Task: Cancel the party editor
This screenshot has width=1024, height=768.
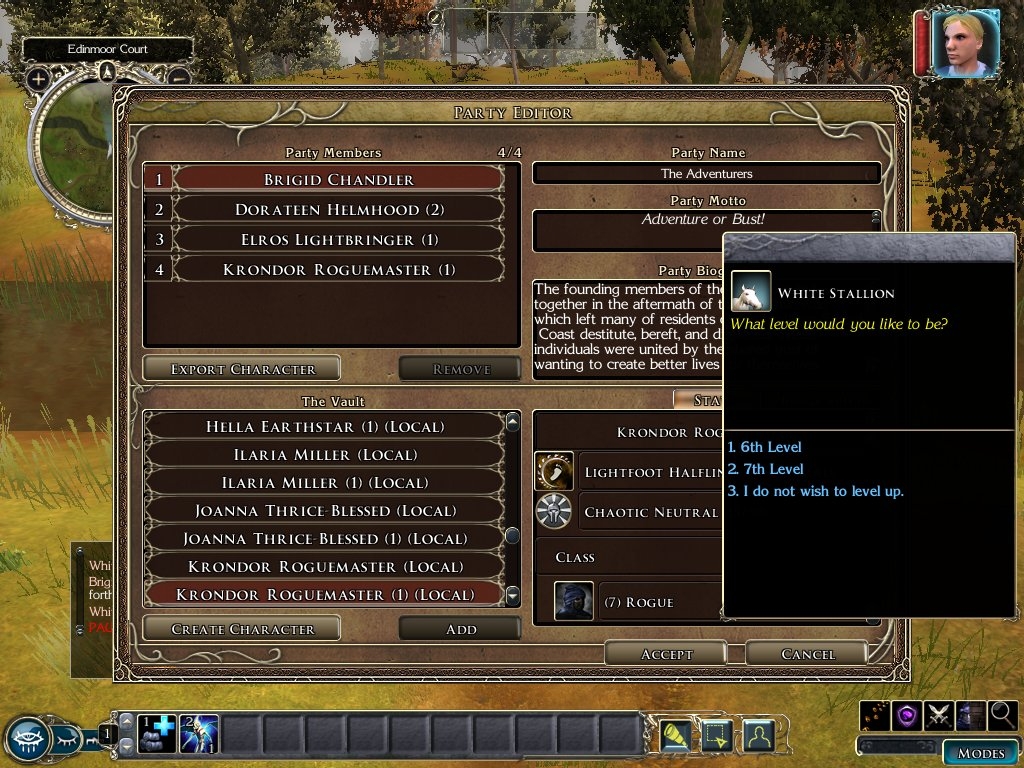Action: (807, 654)
